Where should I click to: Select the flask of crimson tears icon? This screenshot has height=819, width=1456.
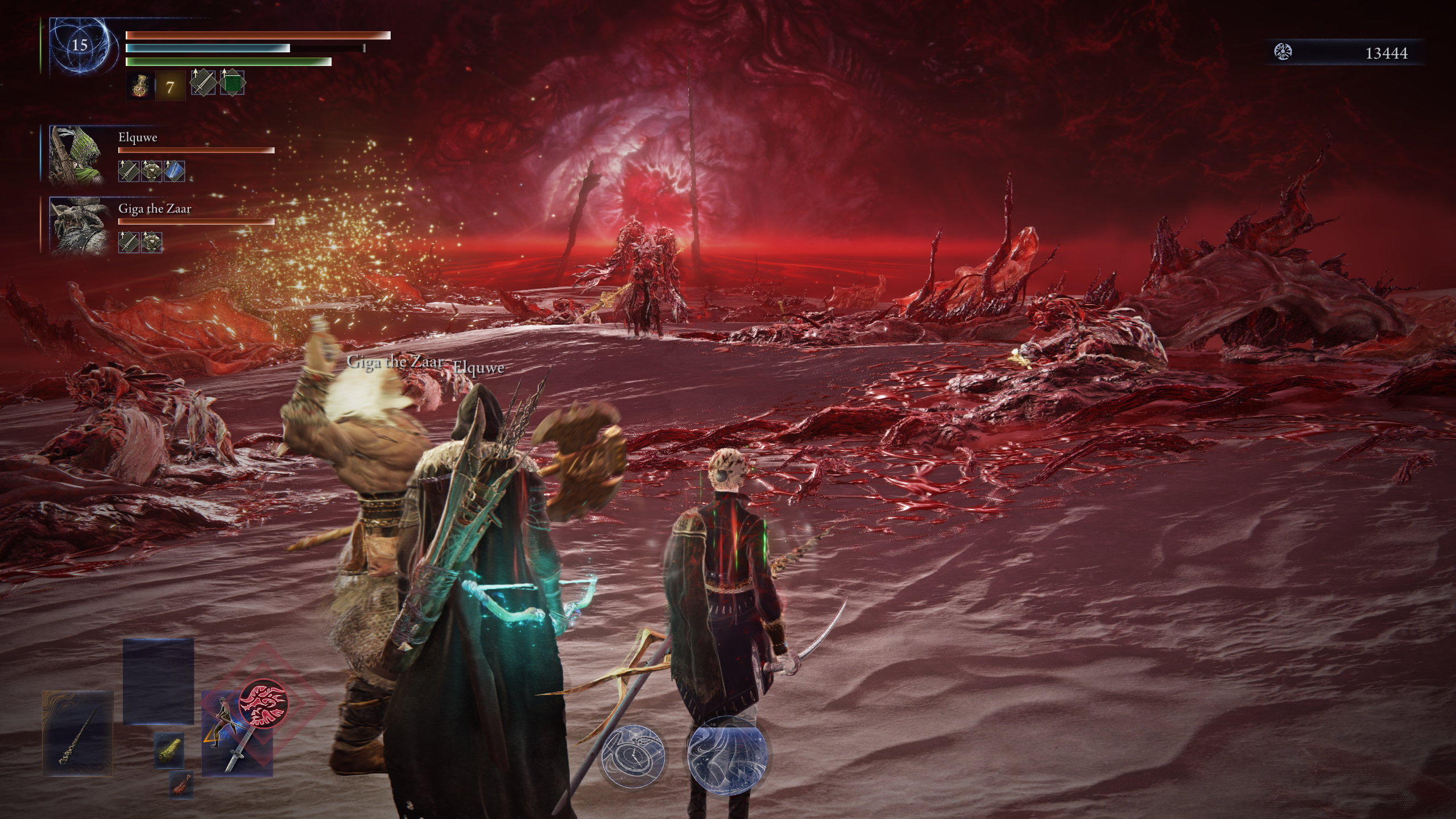(x=140, y=86)
